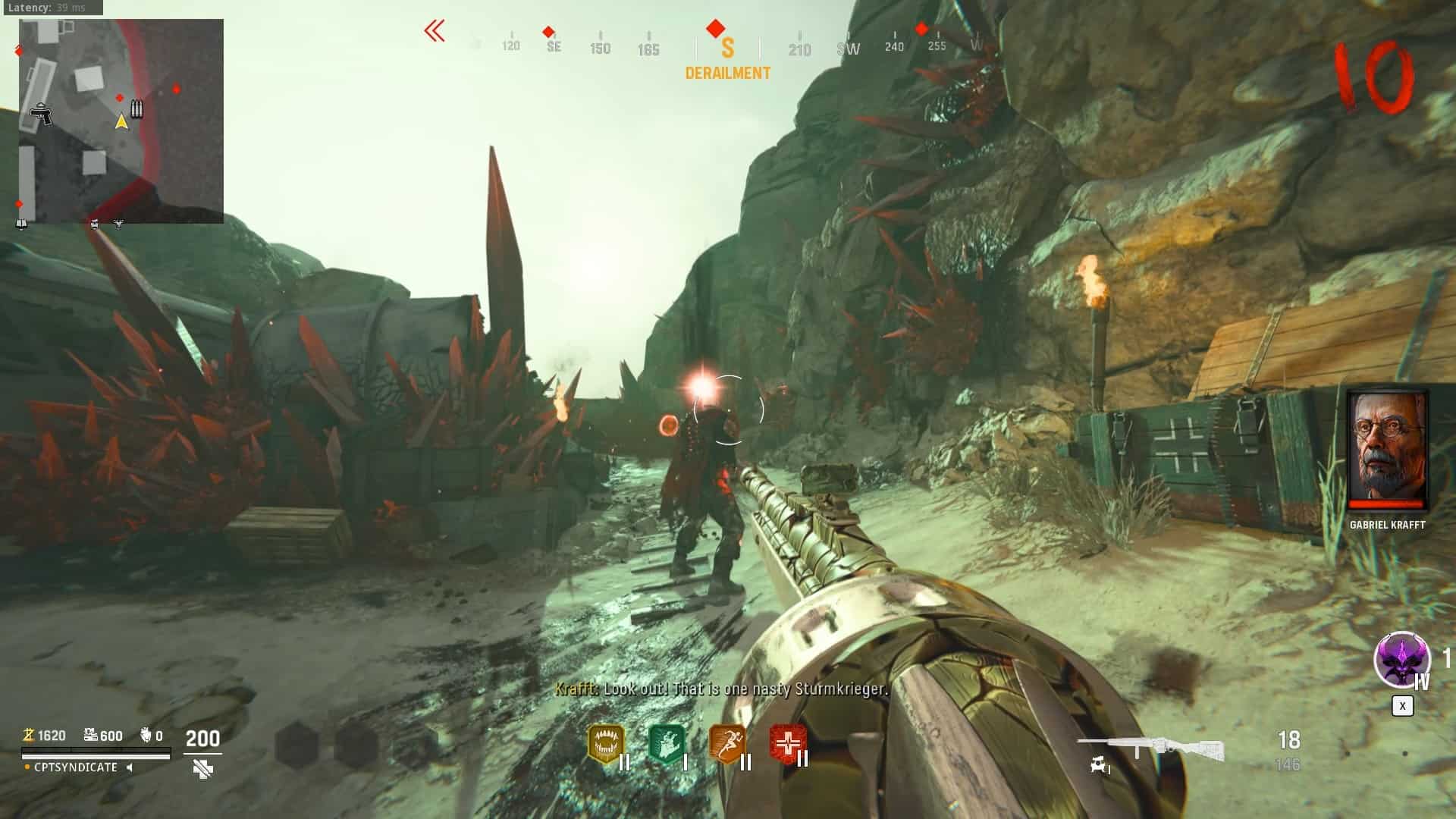Open the minimap in the corner
The width and height of the screenshot is (1456, 819).
(x=121, y=121)
